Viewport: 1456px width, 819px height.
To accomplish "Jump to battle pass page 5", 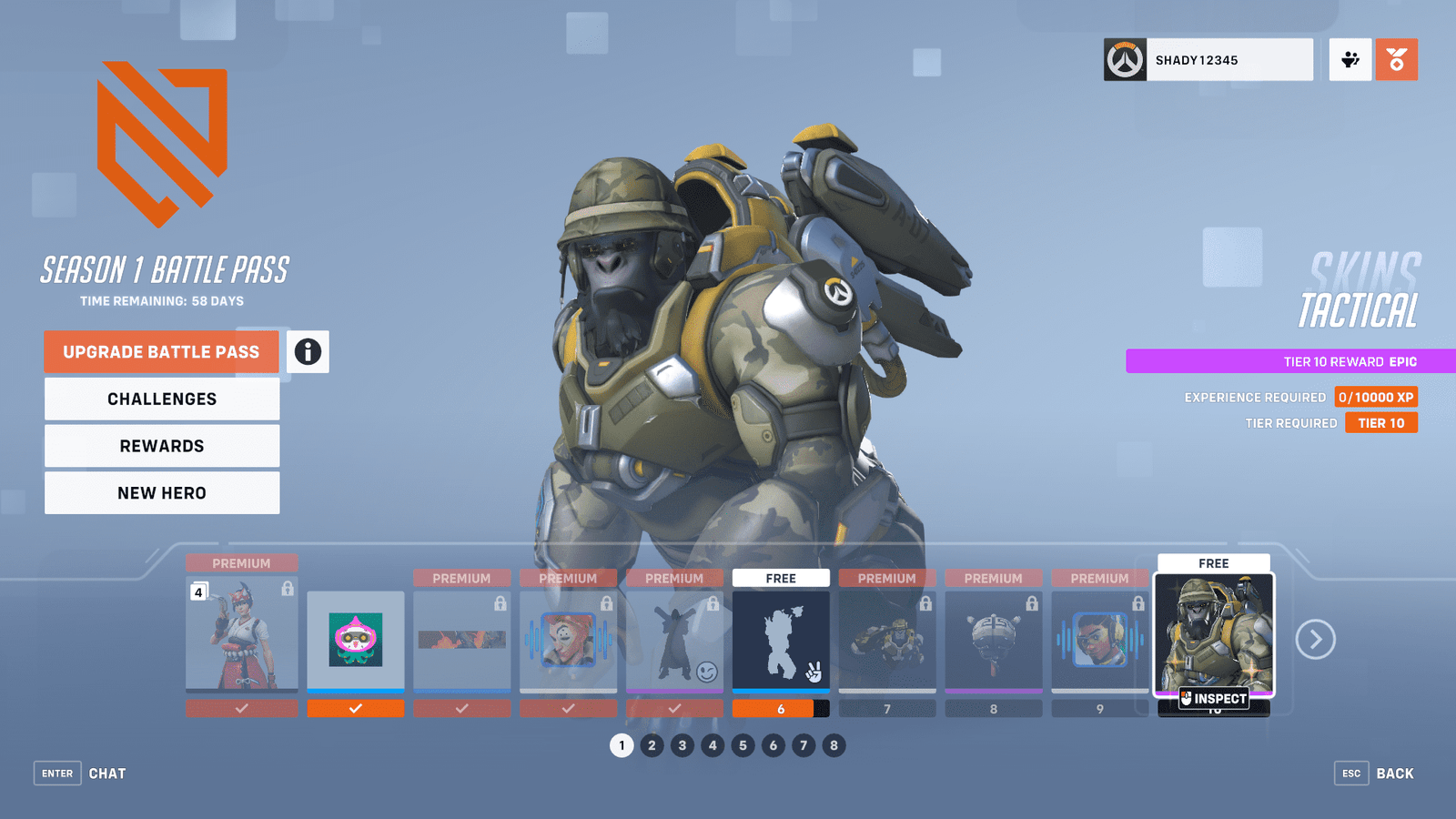I will click(x=743, y=745).
